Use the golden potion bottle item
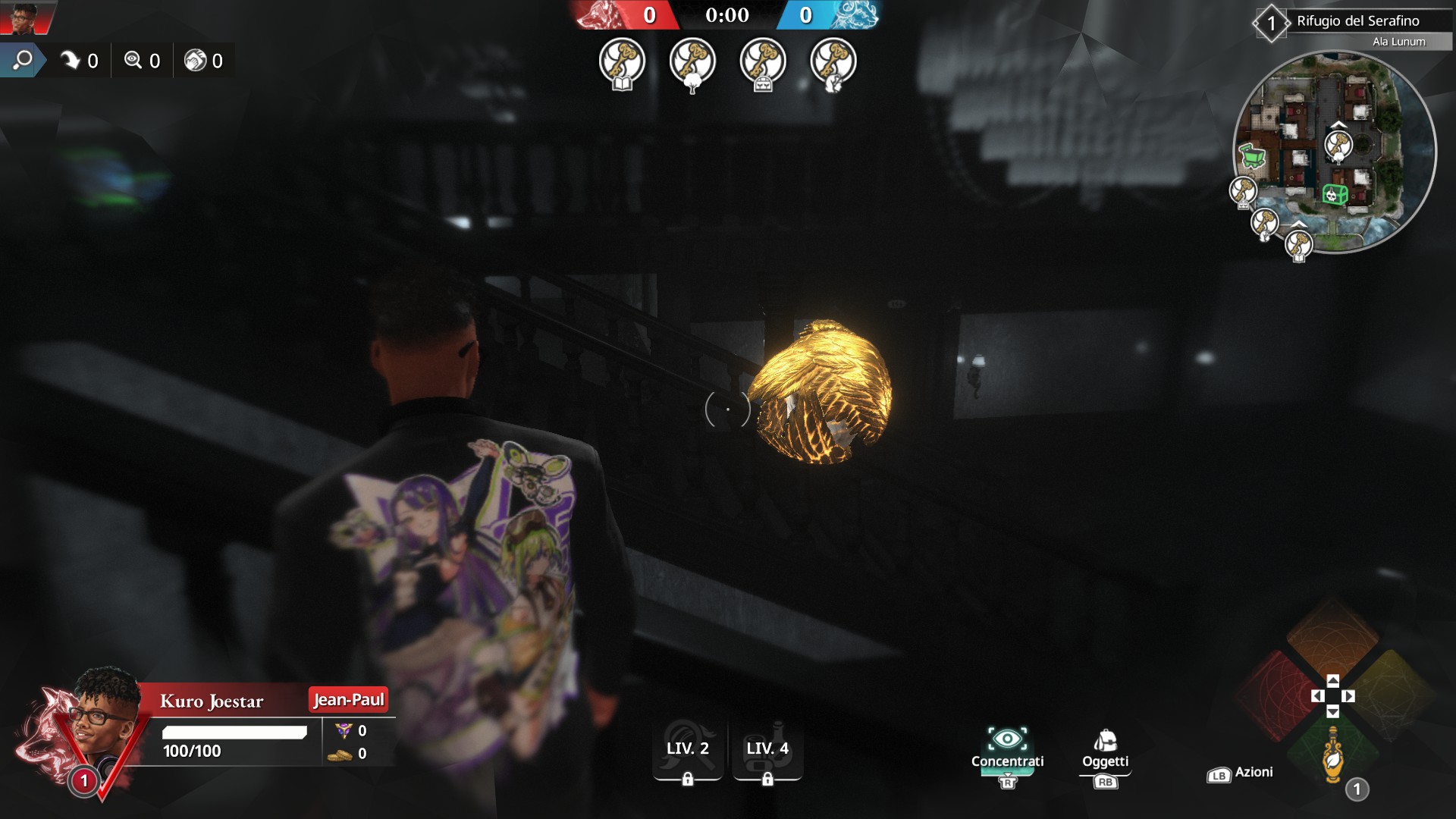The image size is (1456, 819). (x=1333, y=755)
